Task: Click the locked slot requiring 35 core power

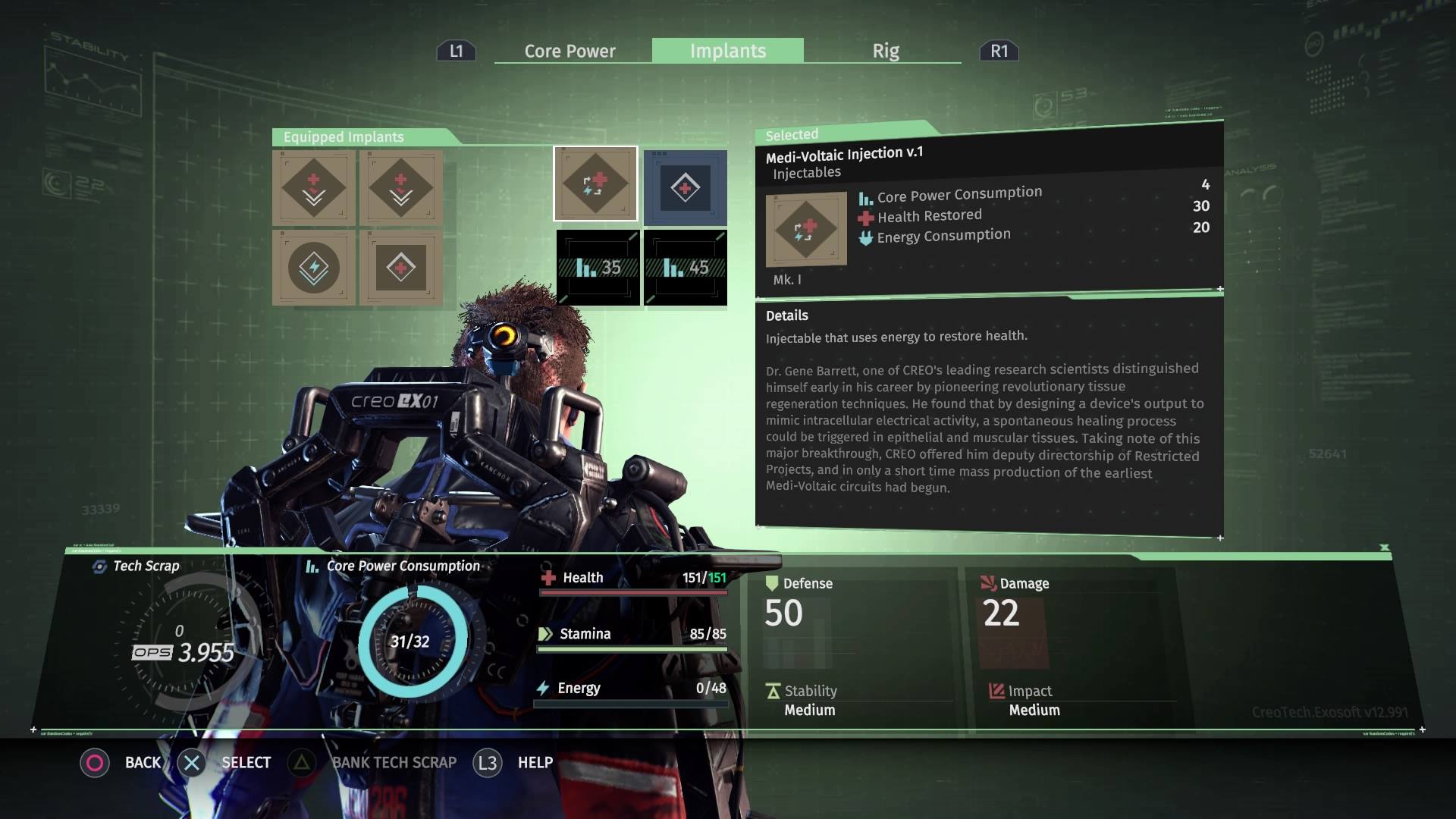Action: coord(598,268)
